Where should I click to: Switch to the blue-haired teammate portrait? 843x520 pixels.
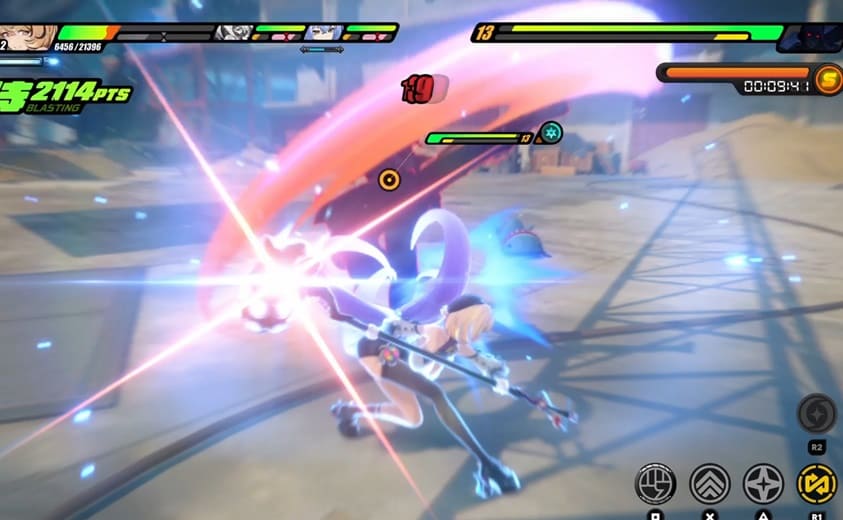coord(324,33)
